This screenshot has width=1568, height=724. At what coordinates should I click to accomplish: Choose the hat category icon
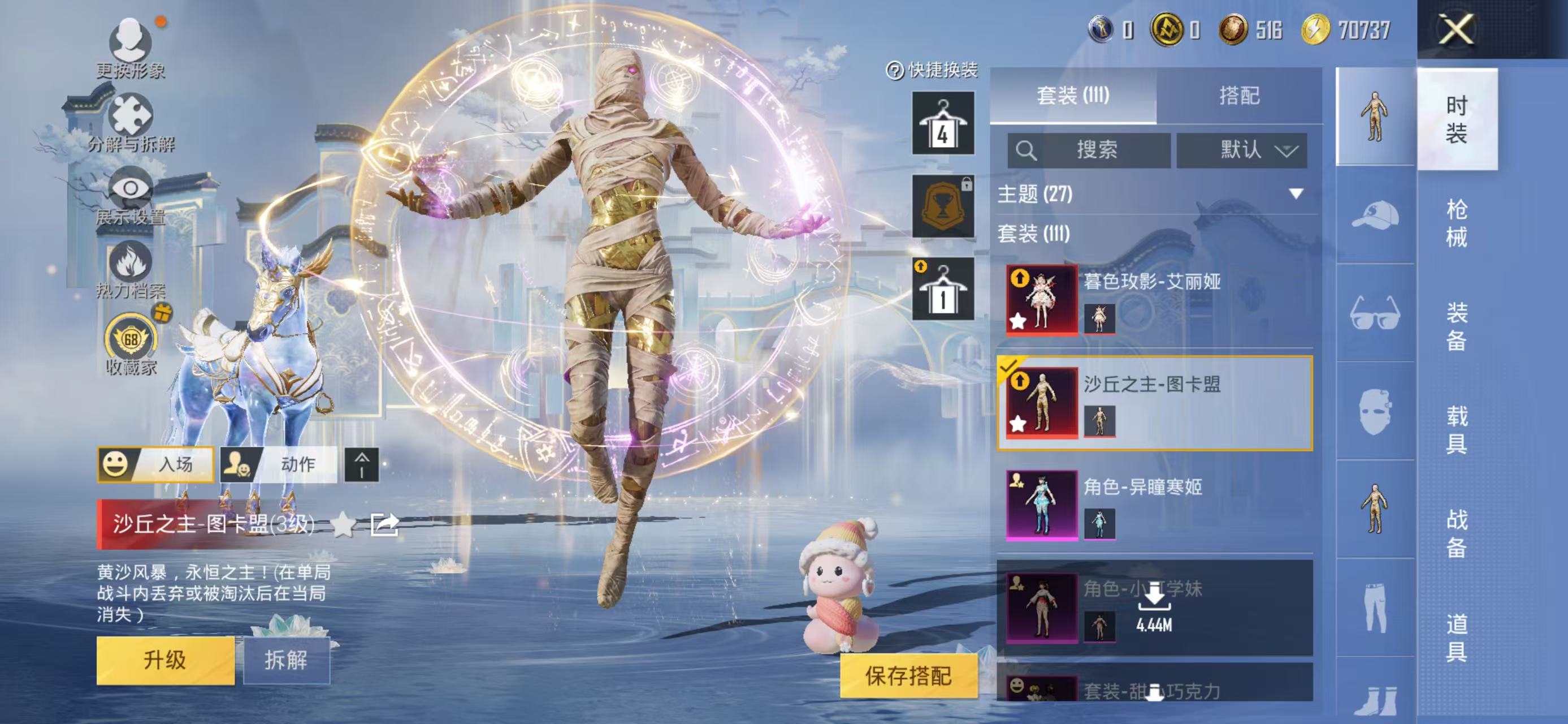1375,215
